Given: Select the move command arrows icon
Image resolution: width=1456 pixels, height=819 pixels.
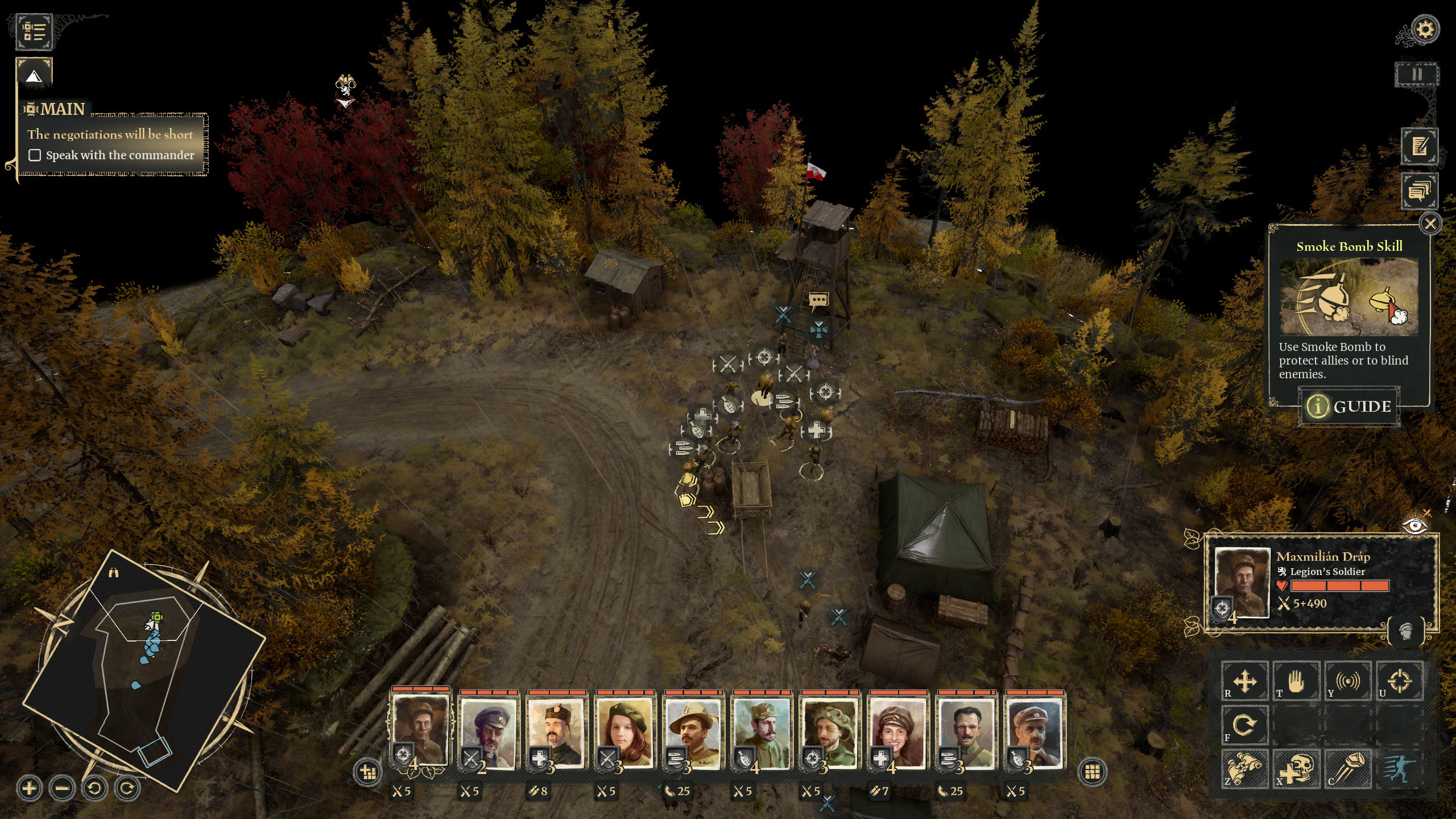Looking at the screenshot, I should pos(1244,681).
